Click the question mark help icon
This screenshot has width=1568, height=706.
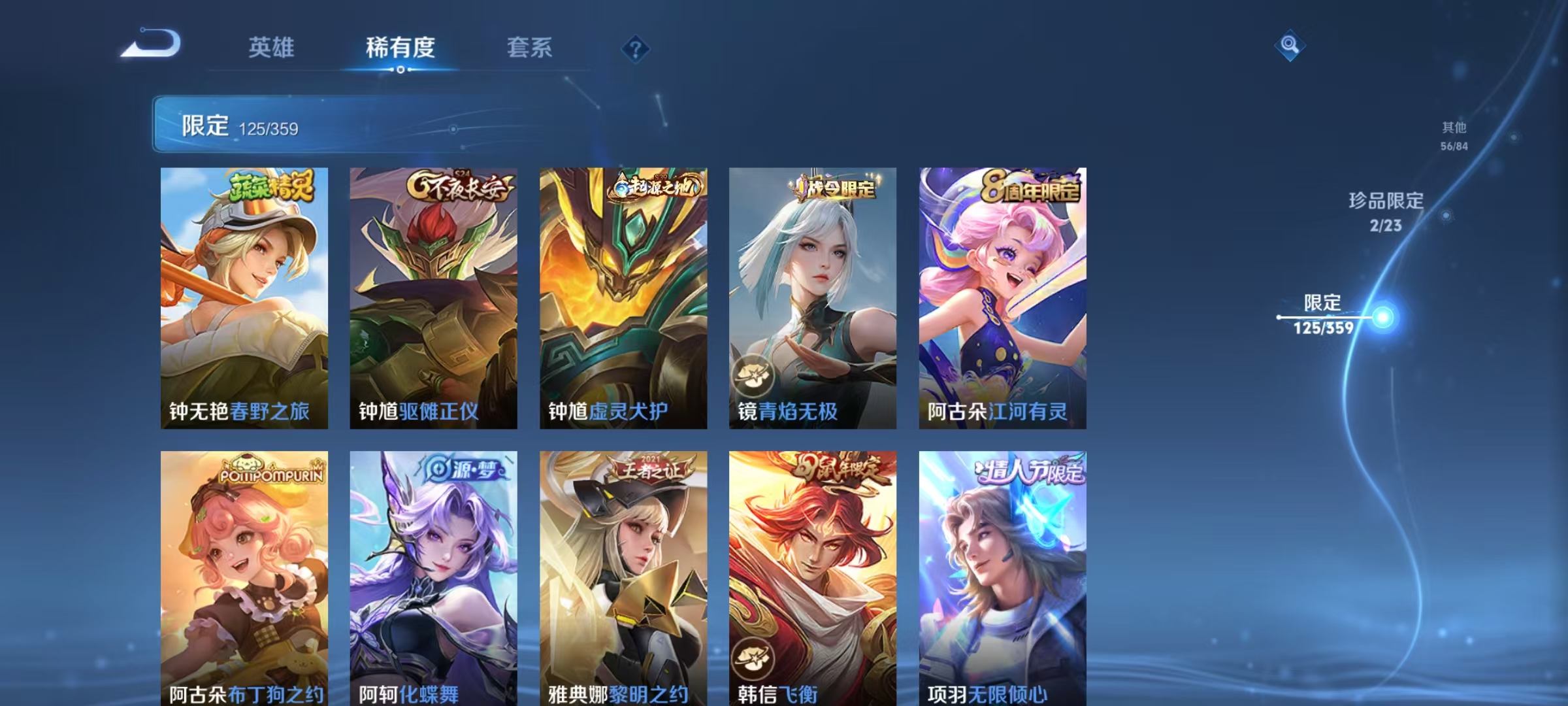pyautogui.click(x=635, y=50)
